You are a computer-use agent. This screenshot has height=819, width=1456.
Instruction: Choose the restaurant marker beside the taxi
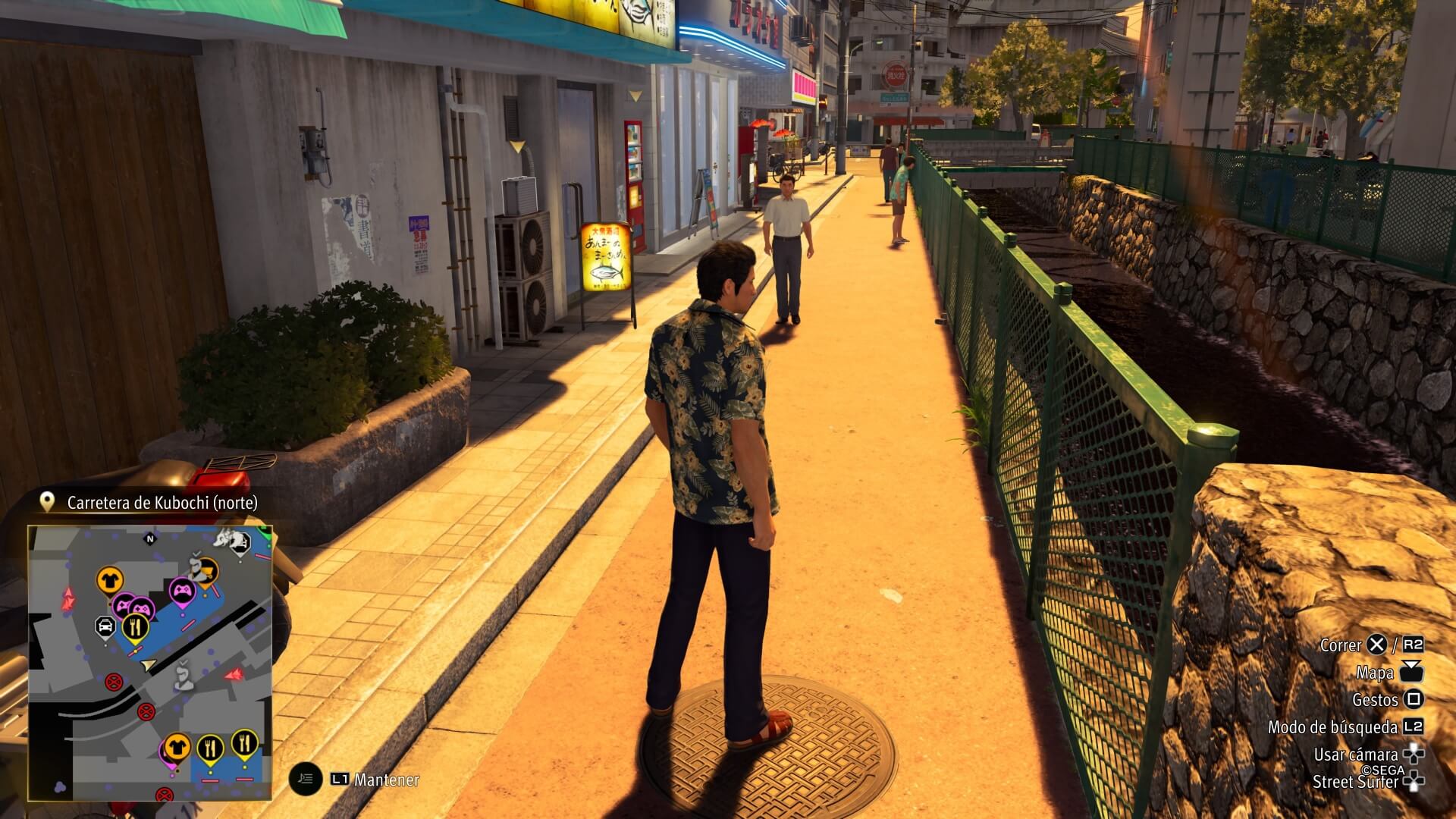pos(136,627)
